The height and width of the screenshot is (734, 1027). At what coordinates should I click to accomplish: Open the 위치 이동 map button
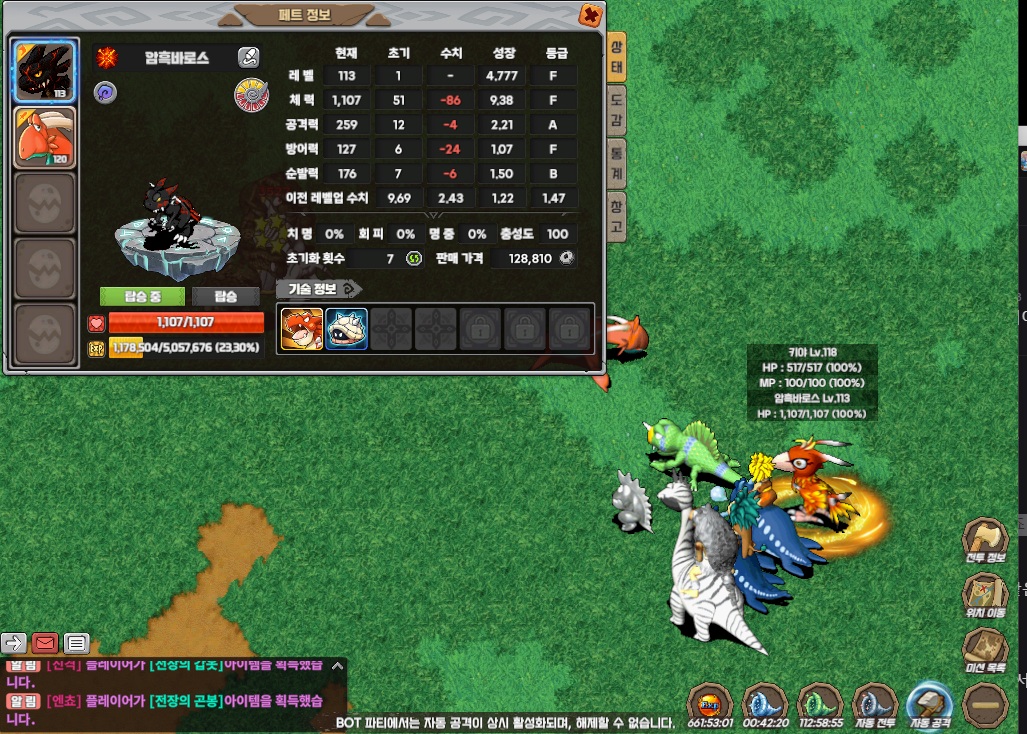(984, 593)
